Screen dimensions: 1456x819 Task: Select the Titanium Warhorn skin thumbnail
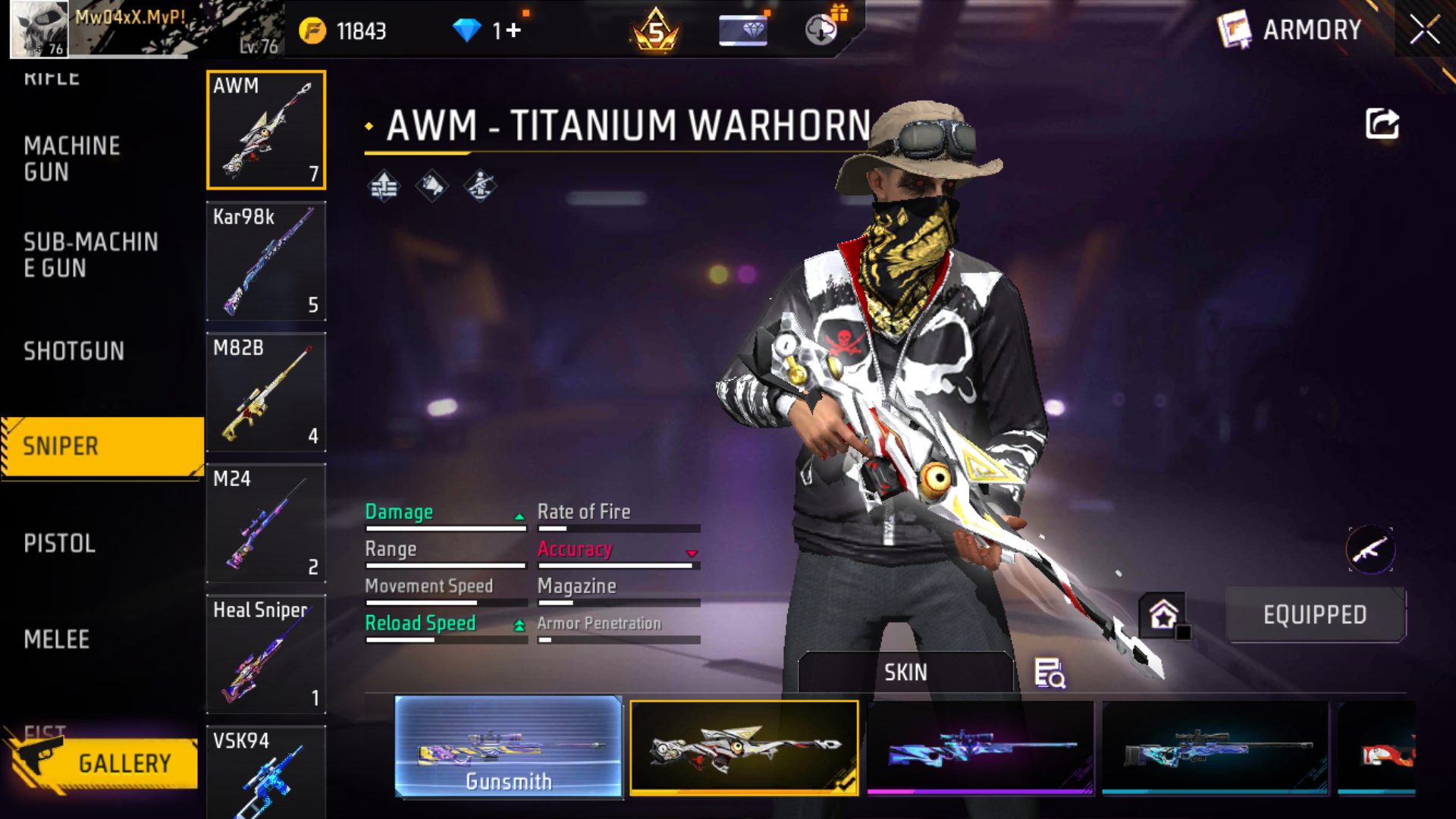click(744, 748)
